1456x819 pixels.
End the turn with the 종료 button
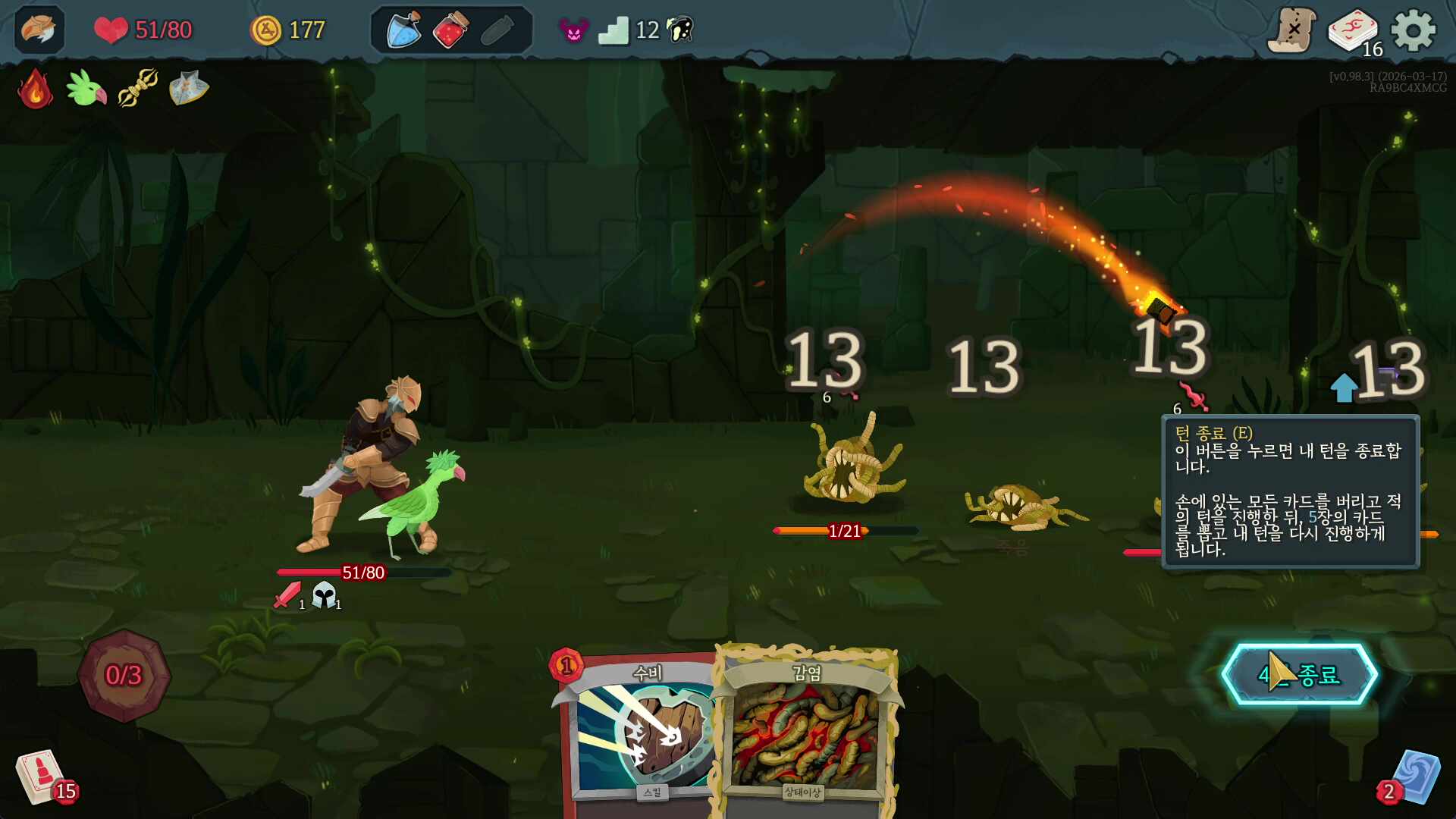[x=1299, y=674]
